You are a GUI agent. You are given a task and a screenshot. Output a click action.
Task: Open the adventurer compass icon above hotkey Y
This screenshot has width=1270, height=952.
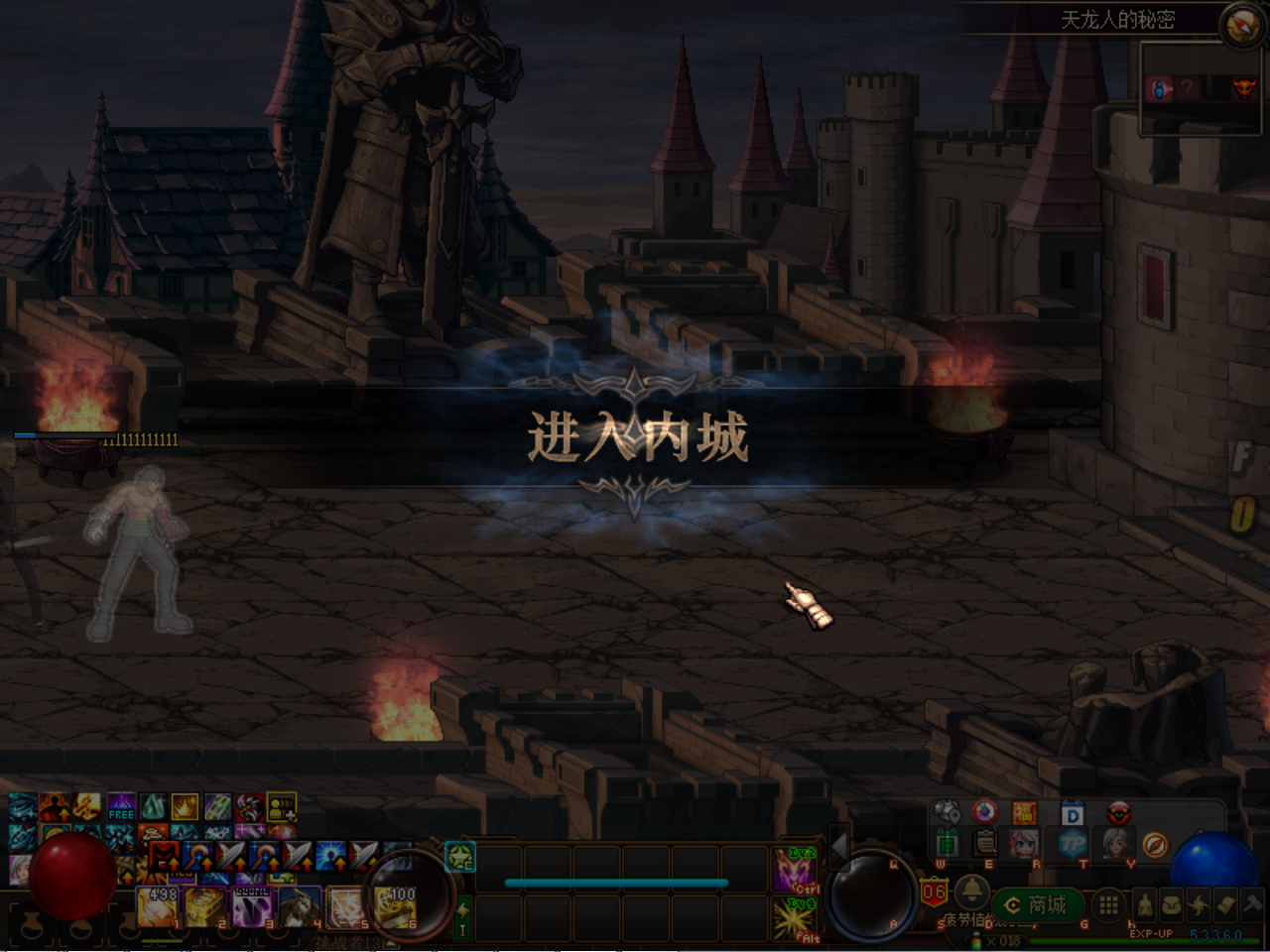tap(1155, 845)
